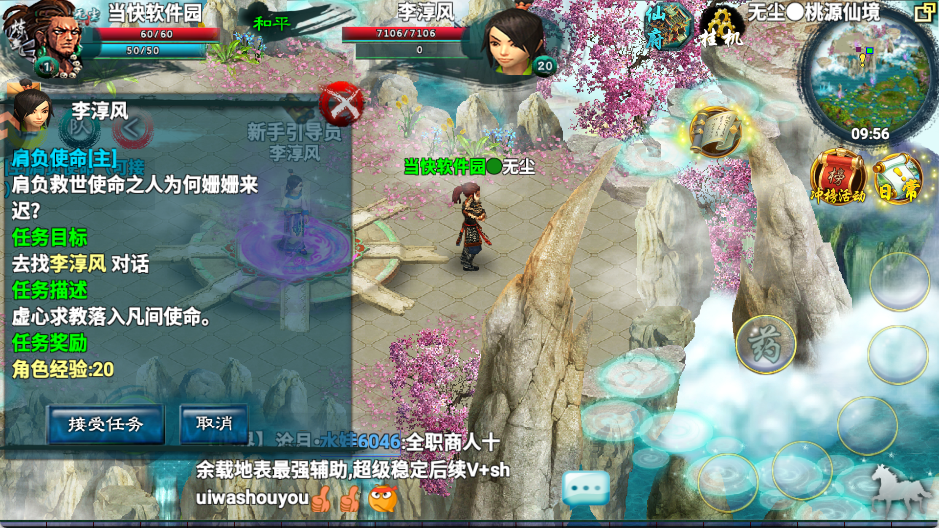This screenshot has width=939, height=528.
Task: Open the chat bubble button
Action: [x=586, y=490]
